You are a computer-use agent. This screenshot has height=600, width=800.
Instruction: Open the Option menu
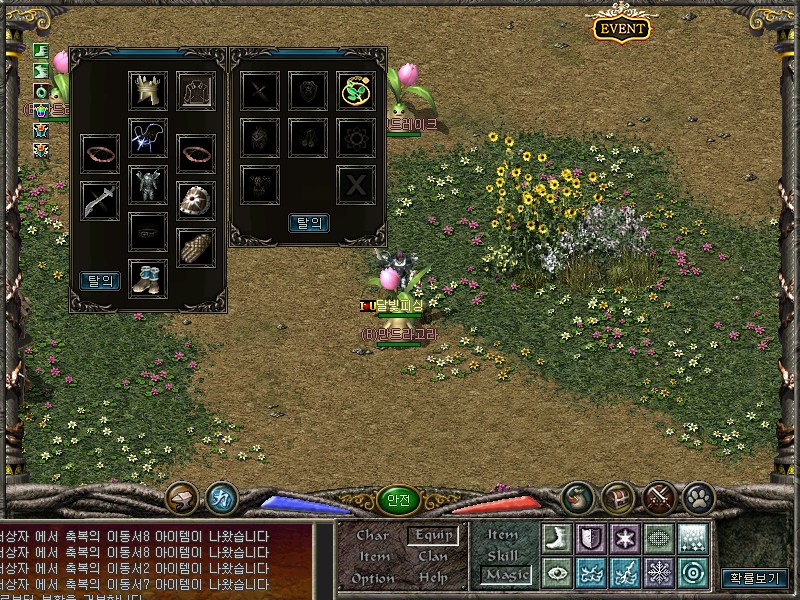click(372, 578)
